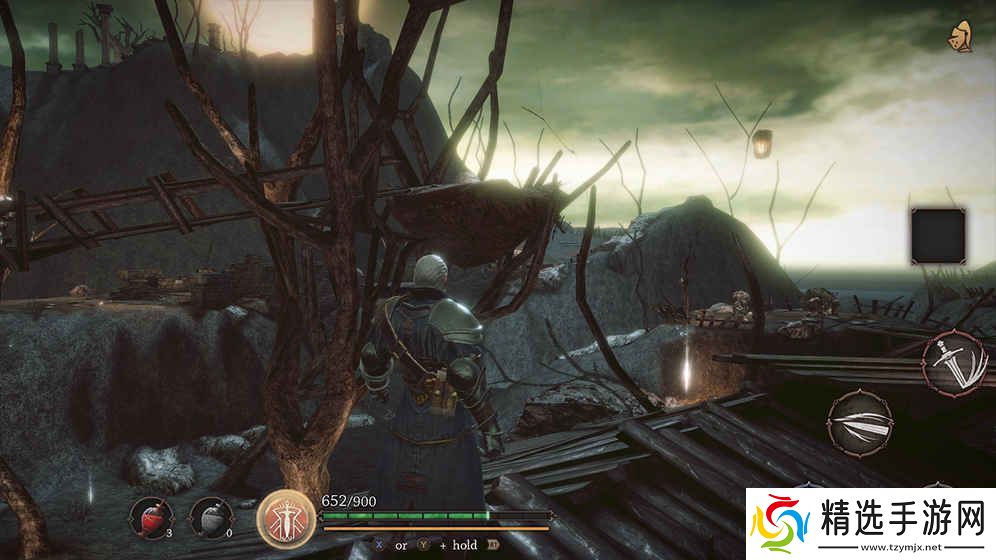Tap the empty dark square slot
Viewport: 996px width, 560px height.
(939, 234)
